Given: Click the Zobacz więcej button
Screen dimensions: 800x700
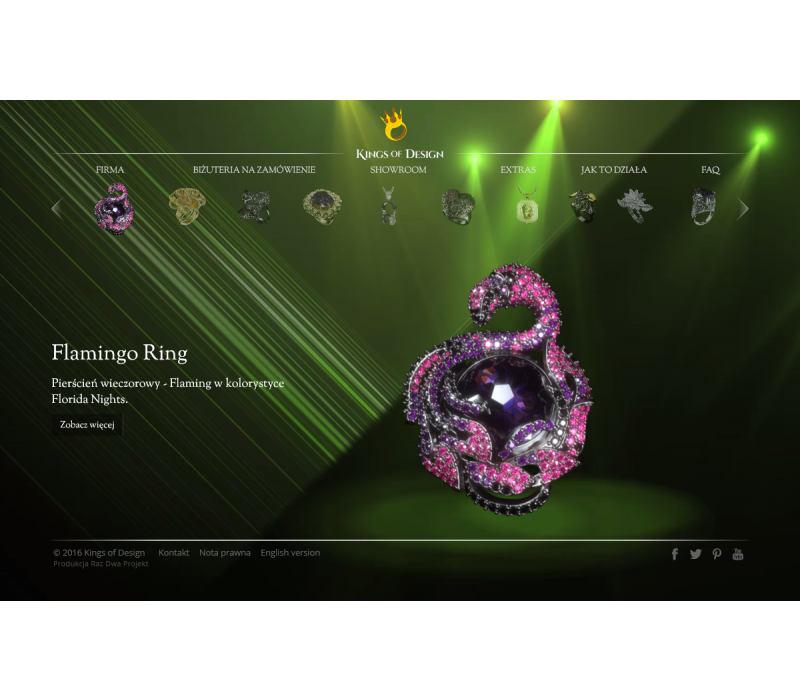Looking at the screenshot, I should coord(87,425).
